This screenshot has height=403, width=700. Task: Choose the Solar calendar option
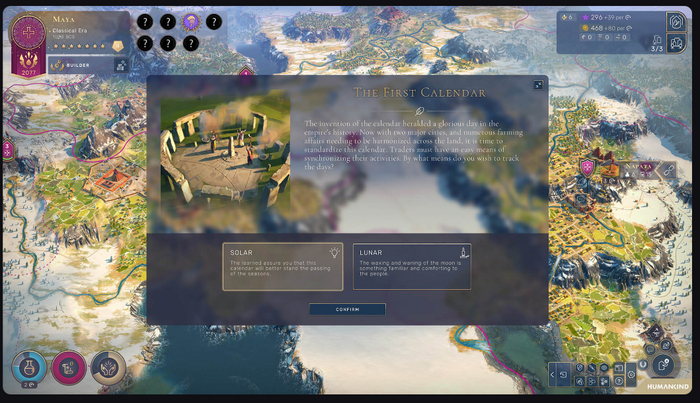[x=282, y=266]
